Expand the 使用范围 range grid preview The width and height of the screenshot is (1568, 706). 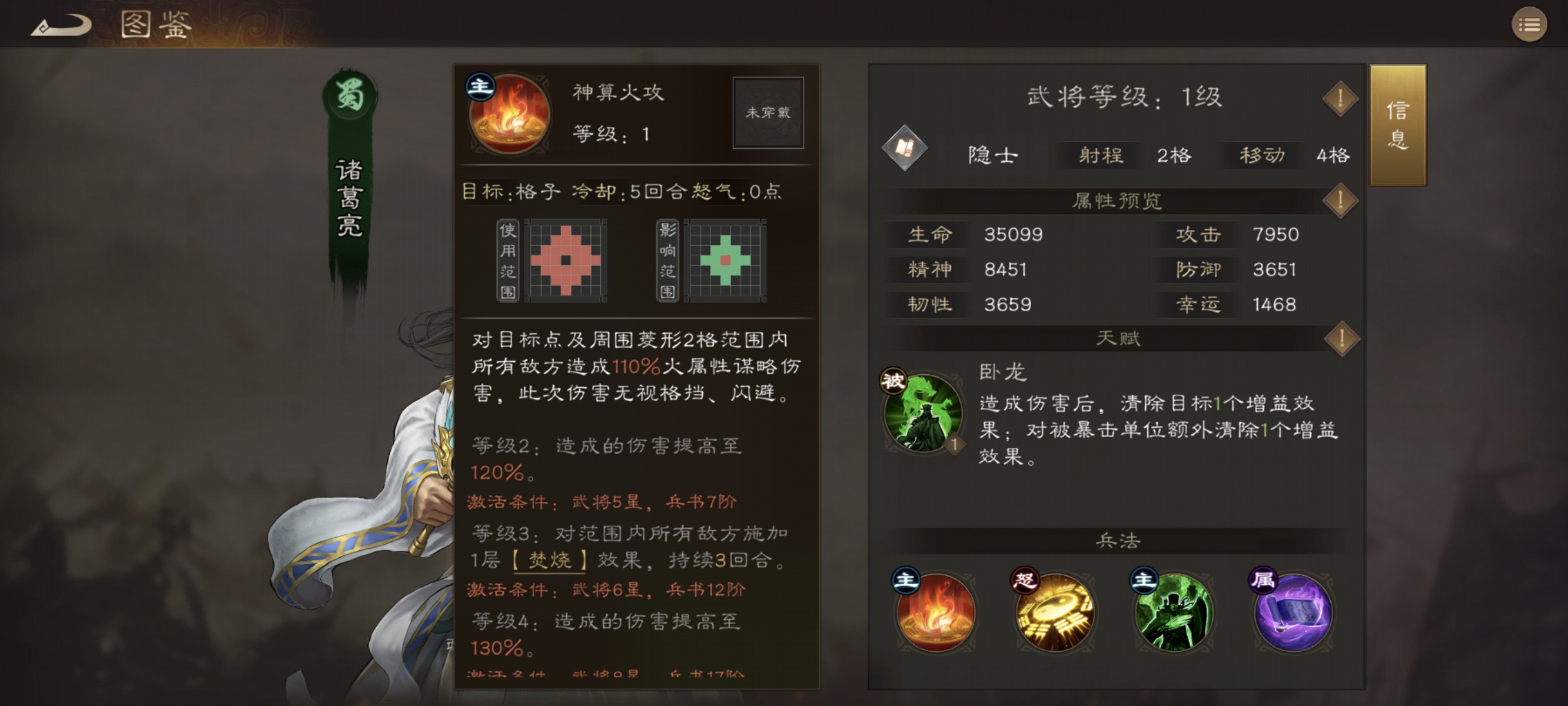pyautogui.click(x=567, y=261)
